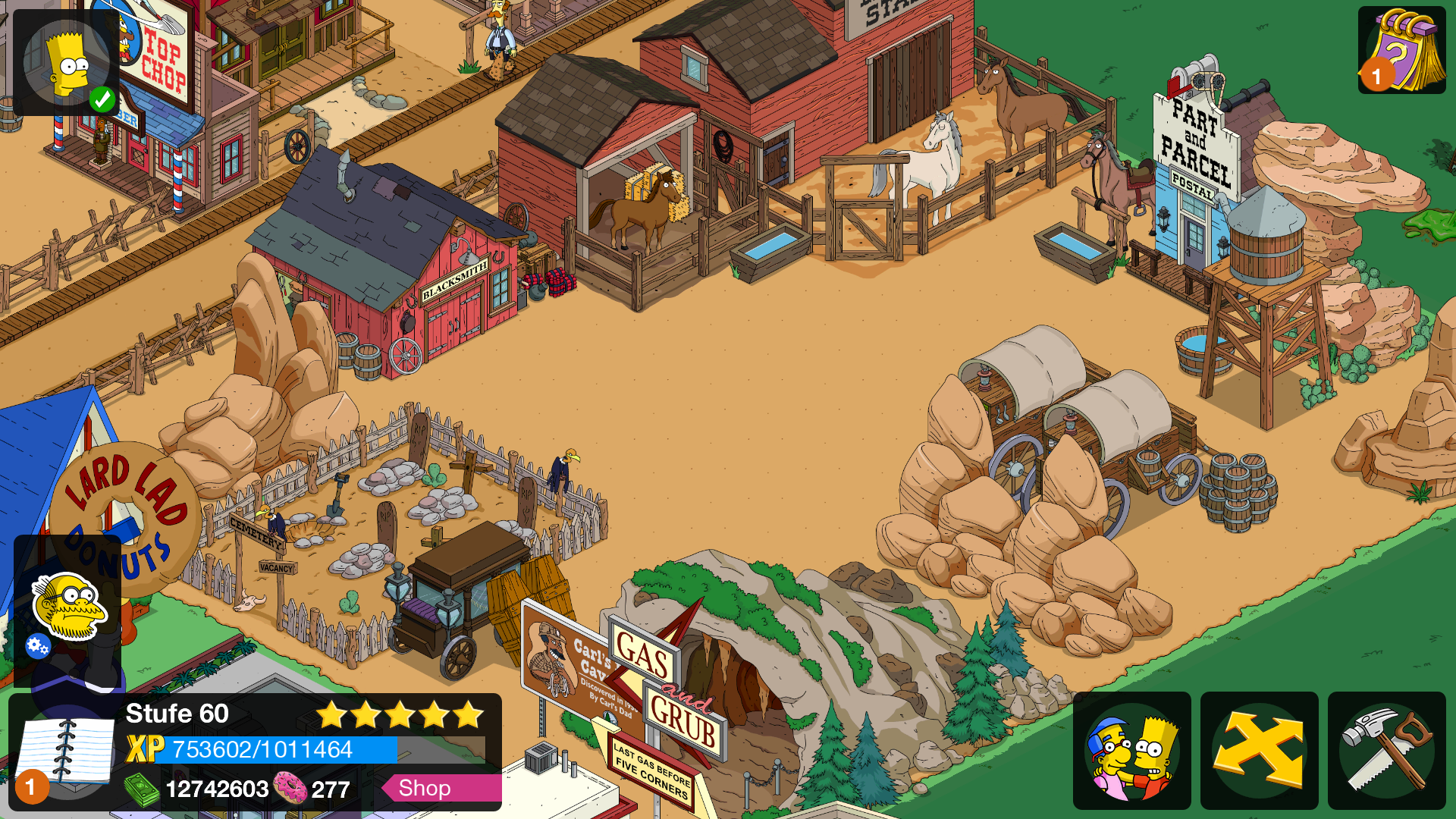Open Bart's completed task icon
1456x819 pixels.
(67, 61)
